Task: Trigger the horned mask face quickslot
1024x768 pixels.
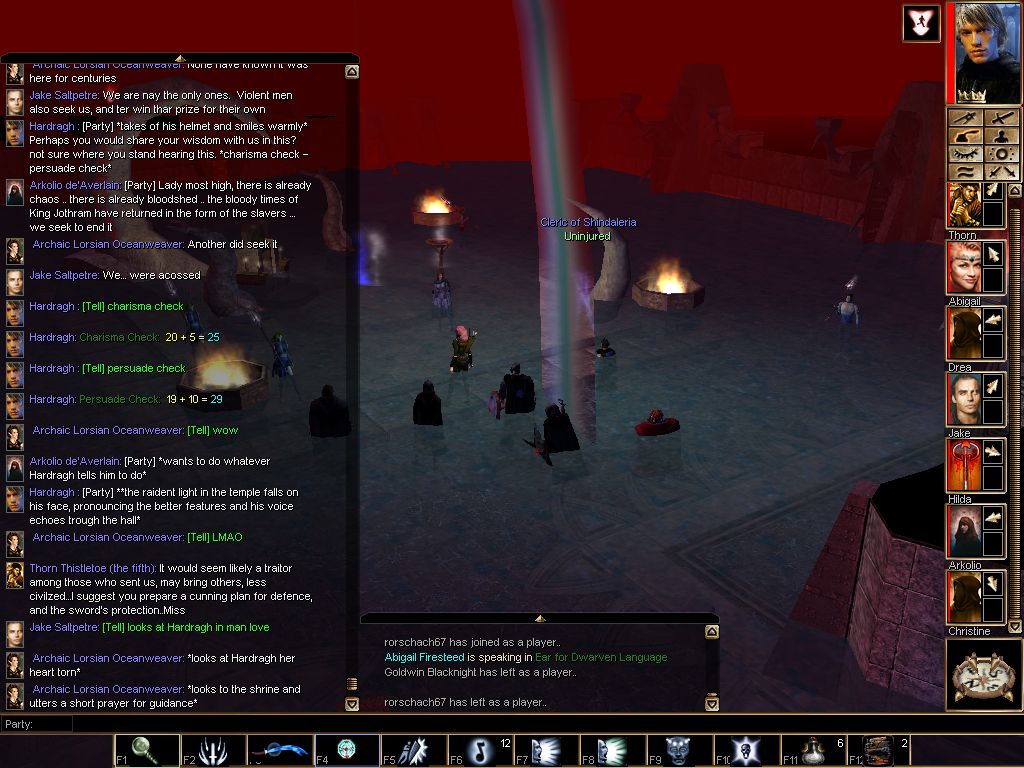Action: click(x=680, y=750)
